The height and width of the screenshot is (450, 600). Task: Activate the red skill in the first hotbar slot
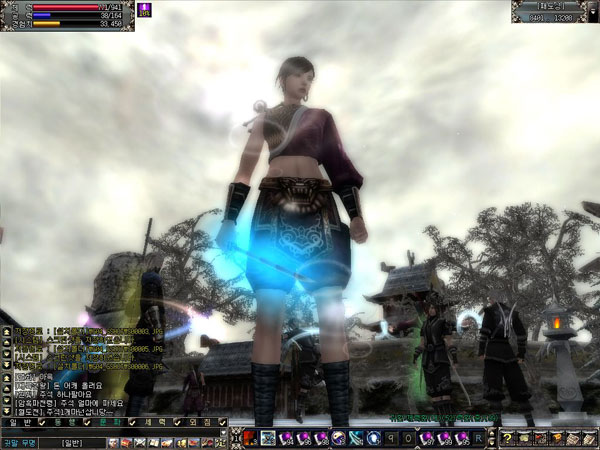(251, 438)
